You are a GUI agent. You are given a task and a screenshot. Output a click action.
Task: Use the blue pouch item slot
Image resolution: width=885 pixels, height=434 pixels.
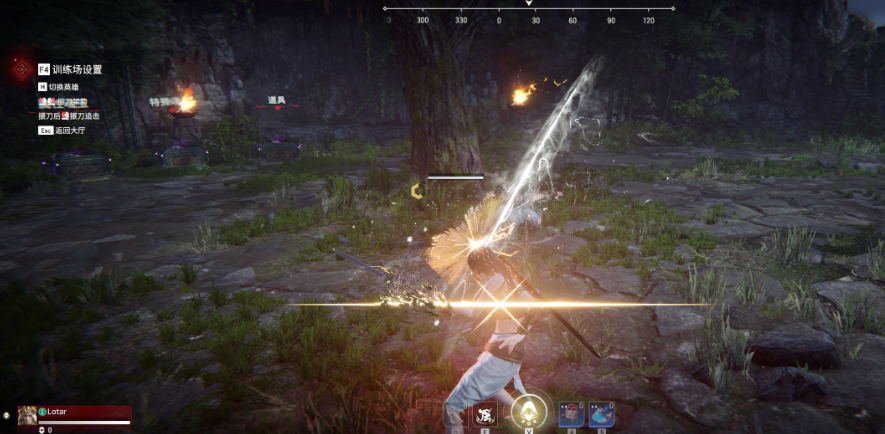601,413
